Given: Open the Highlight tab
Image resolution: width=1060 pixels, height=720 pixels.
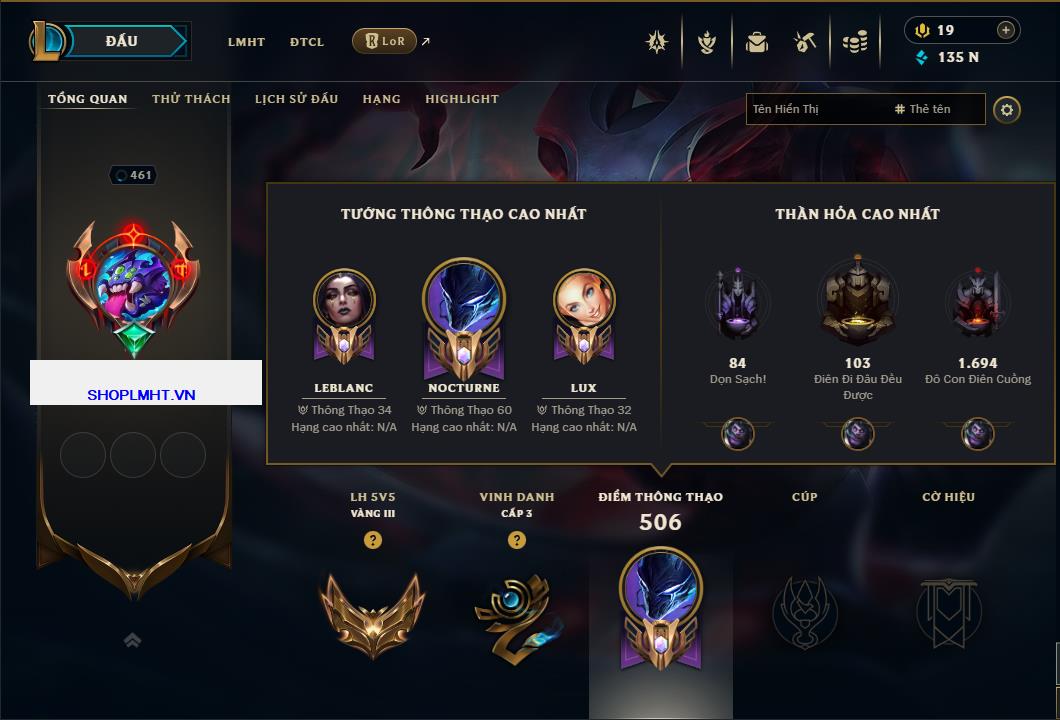Looking at the screenshot, I should 461,99.
